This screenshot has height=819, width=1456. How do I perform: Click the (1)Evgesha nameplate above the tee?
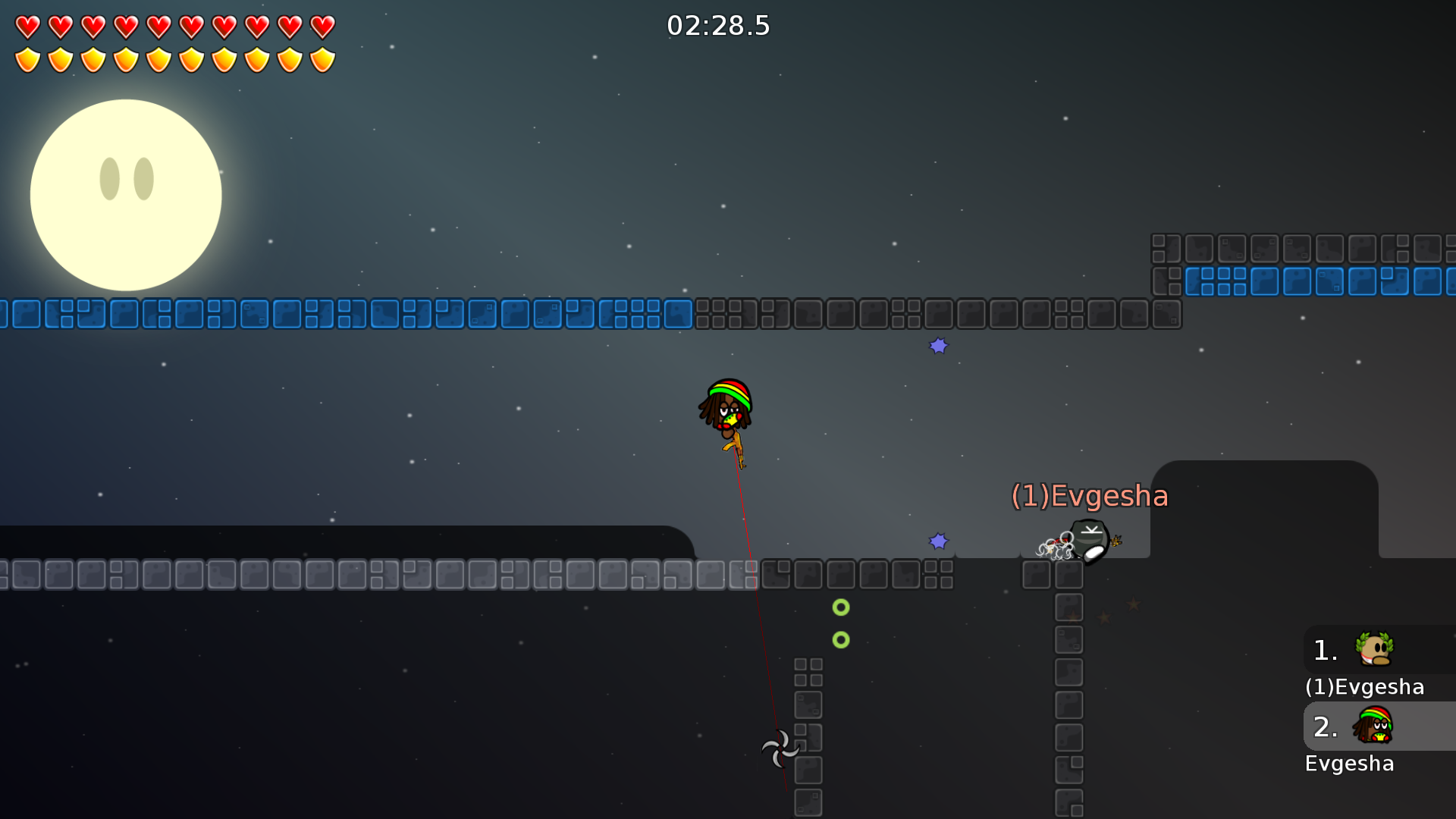(x=1090, y=495)
